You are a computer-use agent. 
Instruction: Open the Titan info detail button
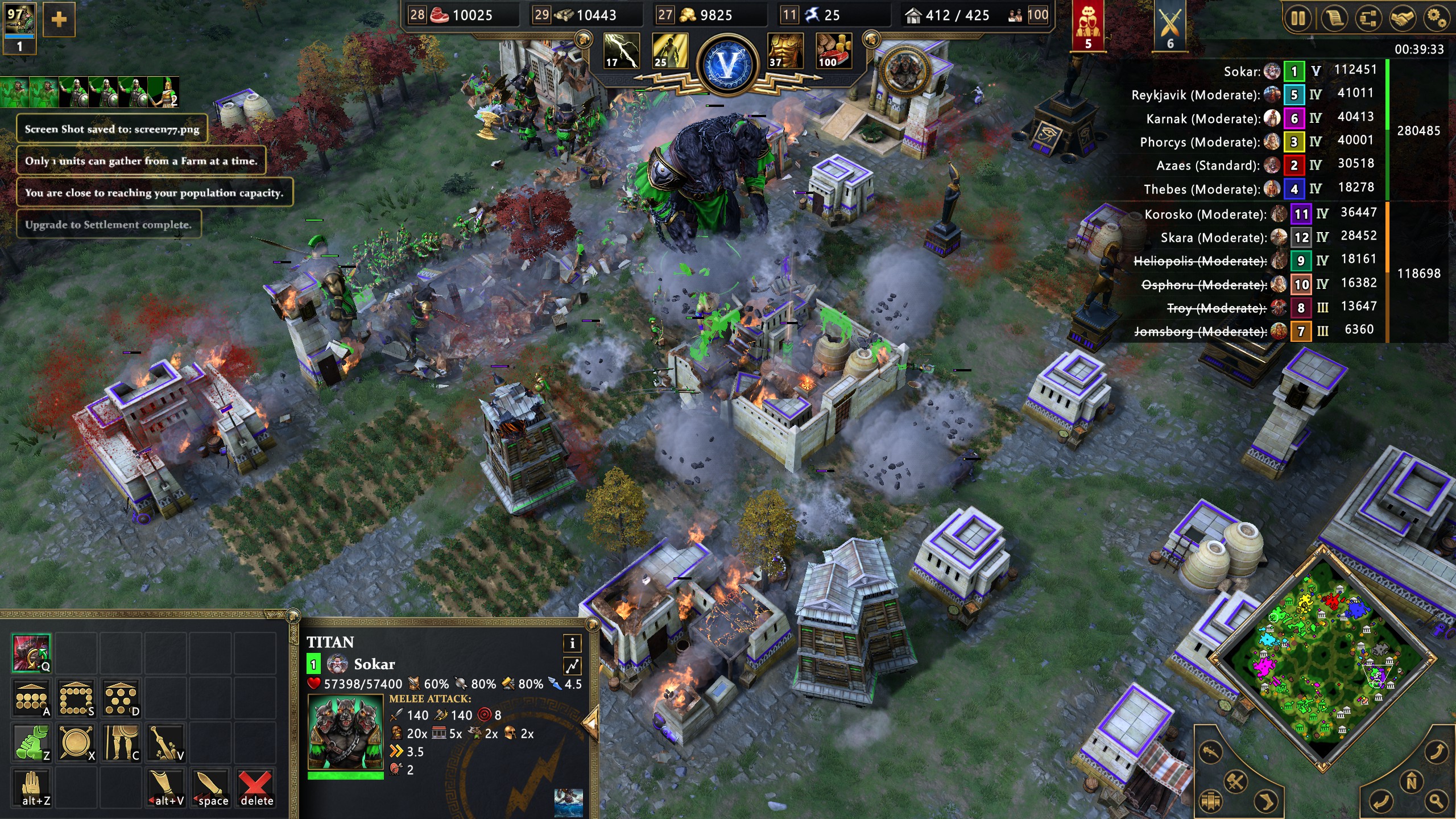(572, 643)
